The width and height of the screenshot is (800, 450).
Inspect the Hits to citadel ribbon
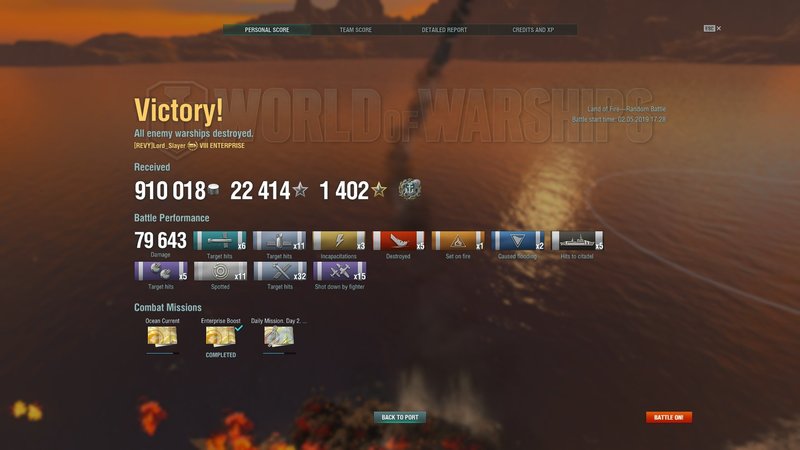[578, 241]
